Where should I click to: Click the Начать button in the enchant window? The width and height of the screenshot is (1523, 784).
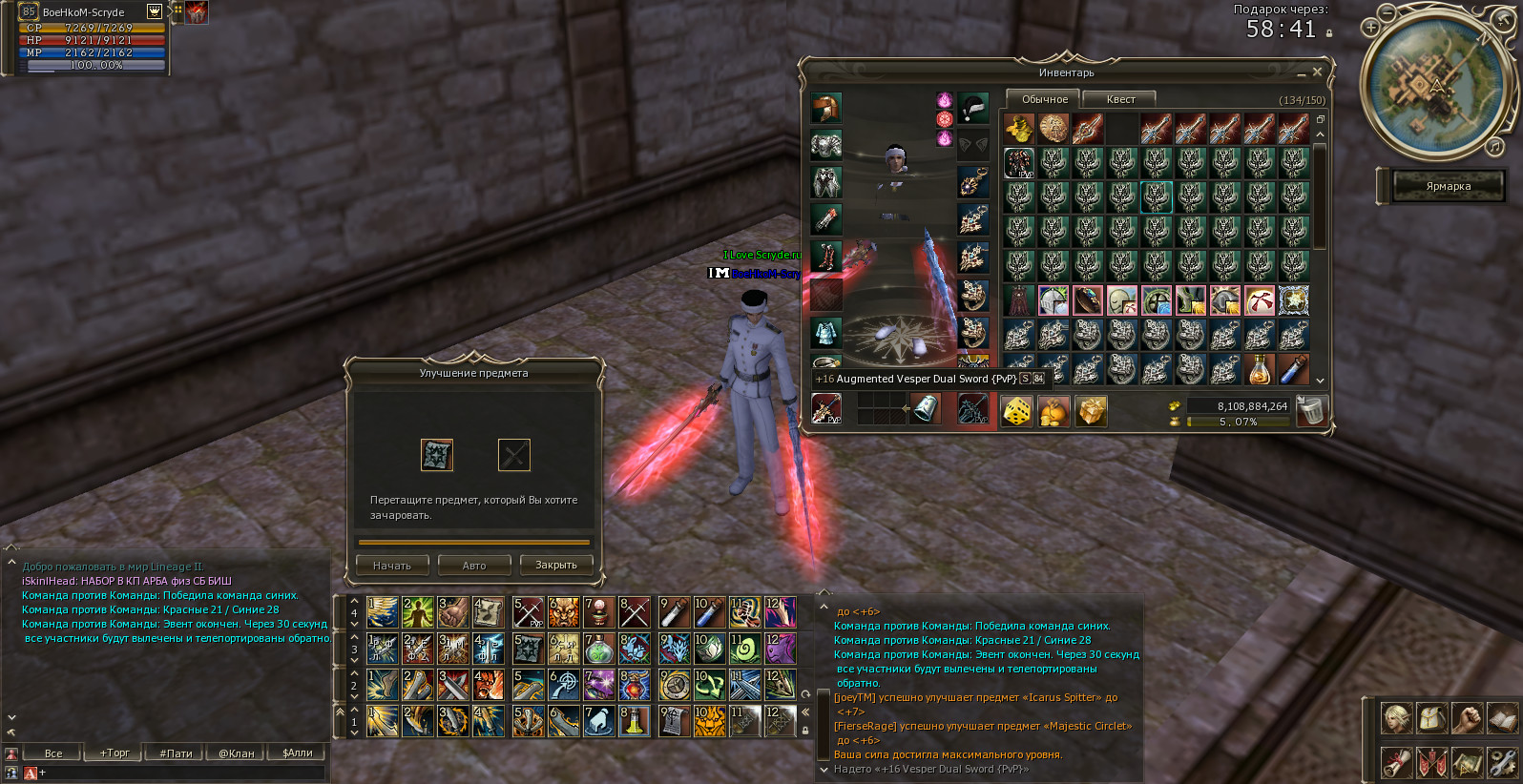392,566
